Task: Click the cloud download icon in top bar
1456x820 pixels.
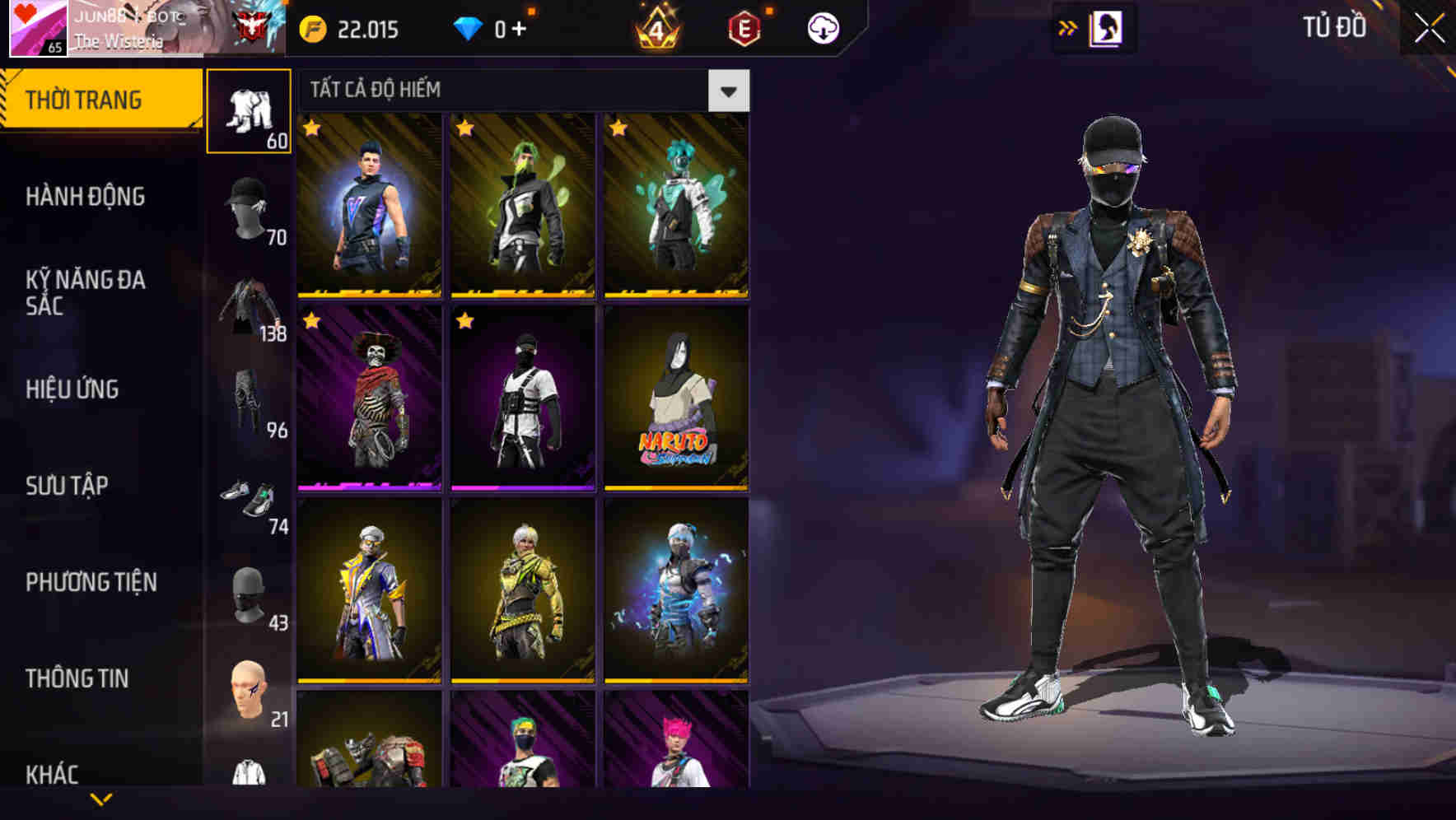Action: pos(824,27)
